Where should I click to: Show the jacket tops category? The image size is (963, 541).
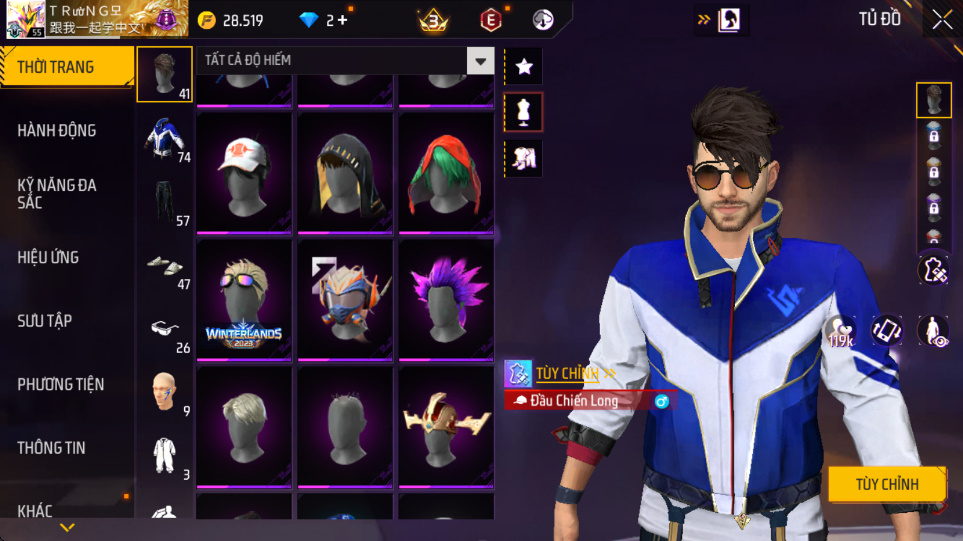pos(164,138)
